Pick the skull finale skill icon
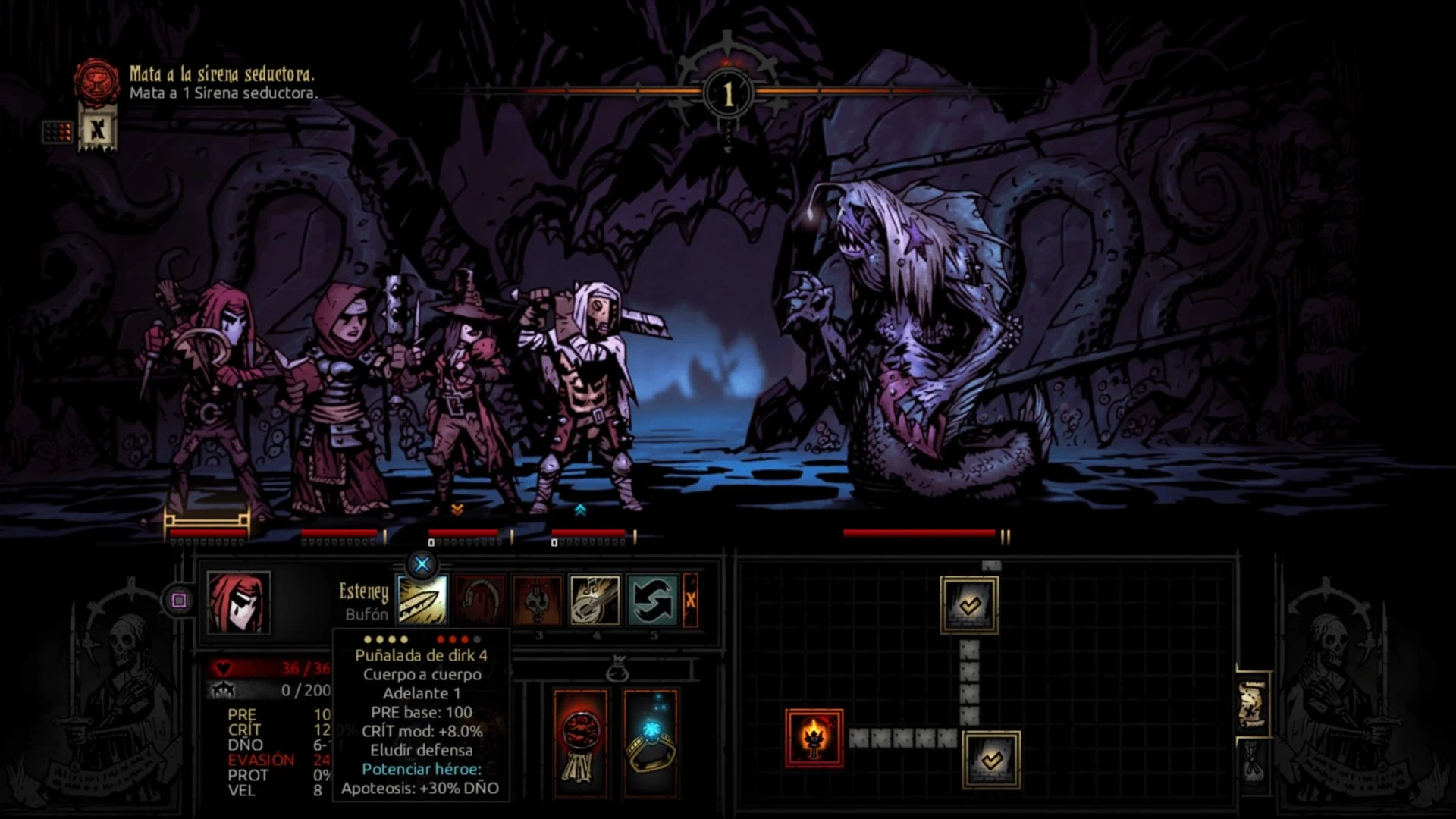This screenshot has height=819, width=1456. coord(538,601)
